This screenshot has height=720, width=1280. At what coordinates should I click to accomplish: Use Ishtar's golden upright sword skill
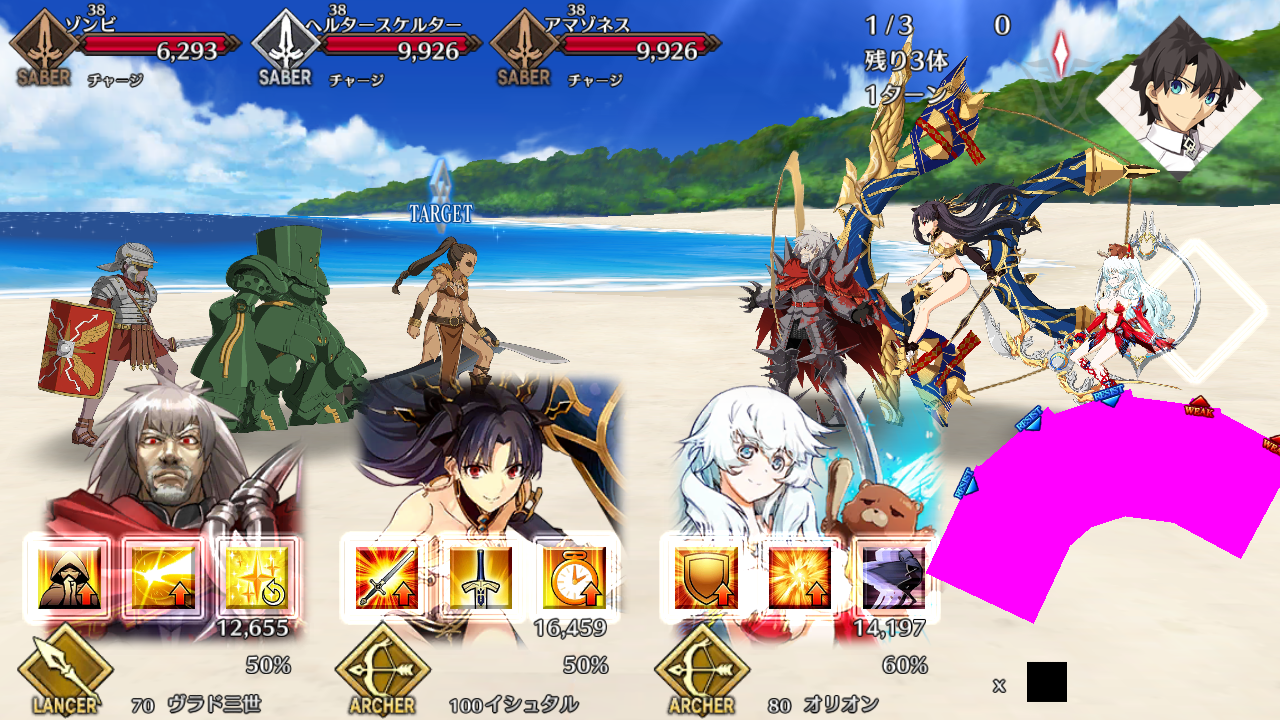[480, 578]
